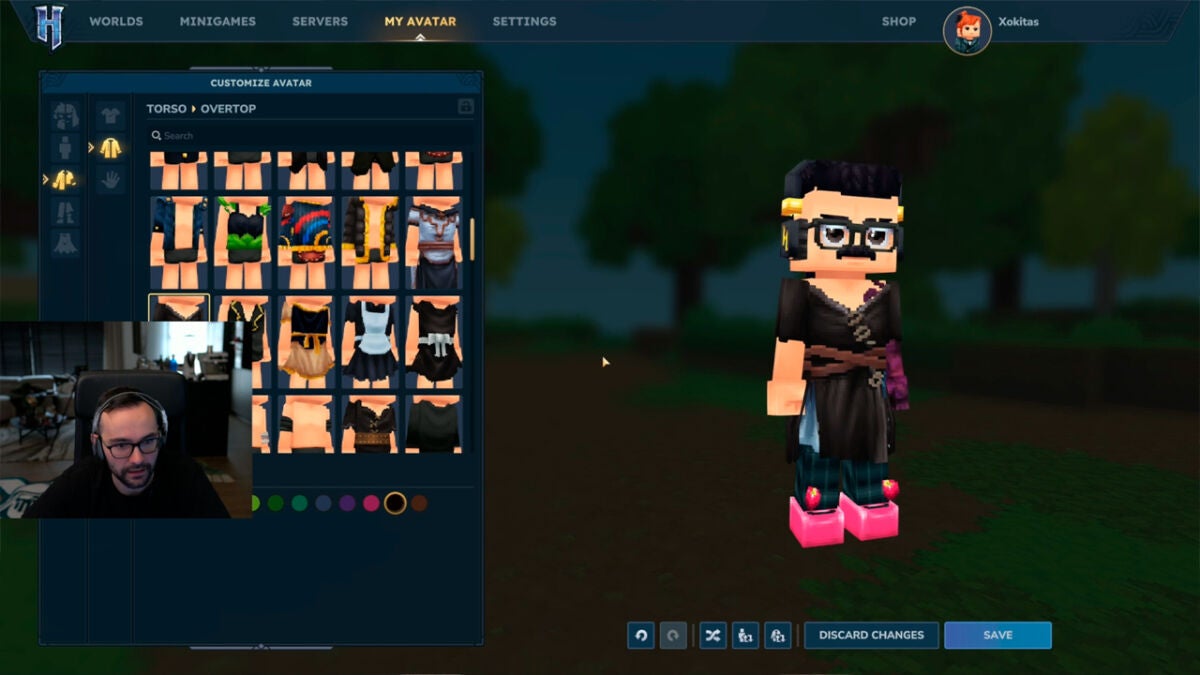This screenshot has height=675, width=1200.
Task: Click the Xokitas profile avatar
Action: tap(966, 31)
